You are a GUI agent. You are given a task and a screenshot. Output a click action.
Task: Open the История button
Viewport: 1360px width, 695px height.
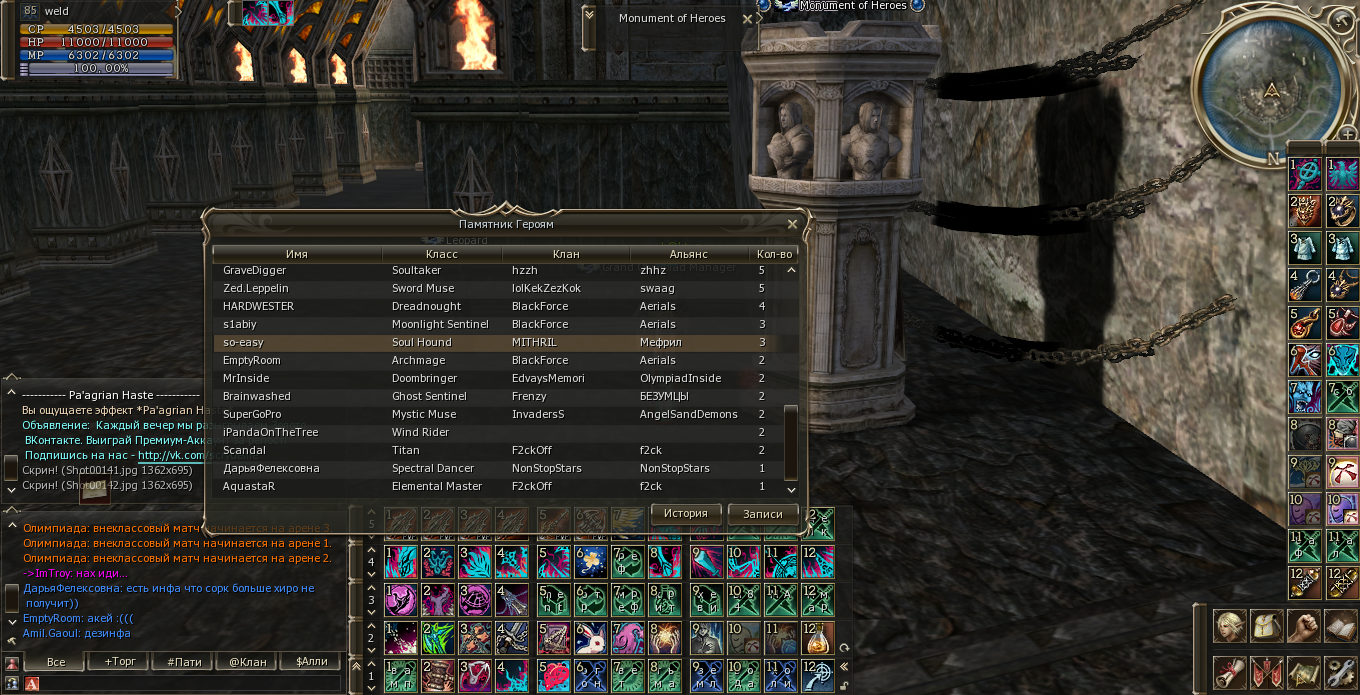pos(686,513)
